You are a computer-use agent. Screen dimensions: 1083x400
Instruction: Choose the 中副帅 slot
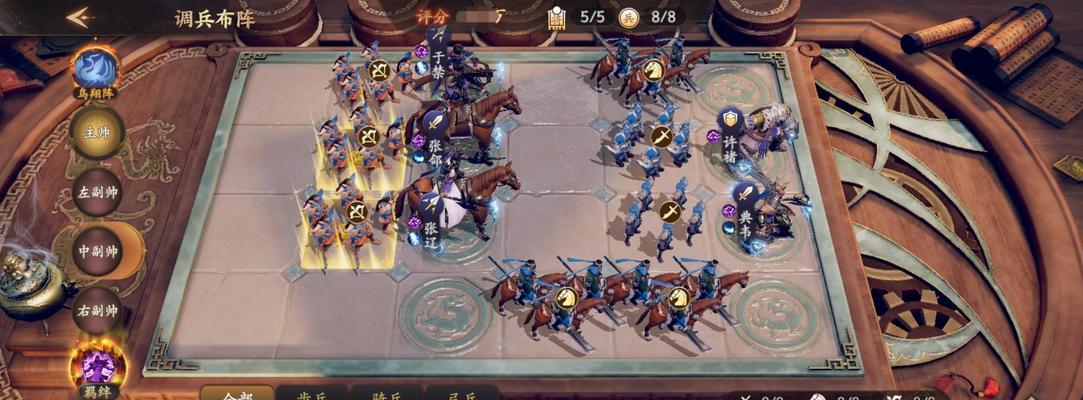coord(99,251)
